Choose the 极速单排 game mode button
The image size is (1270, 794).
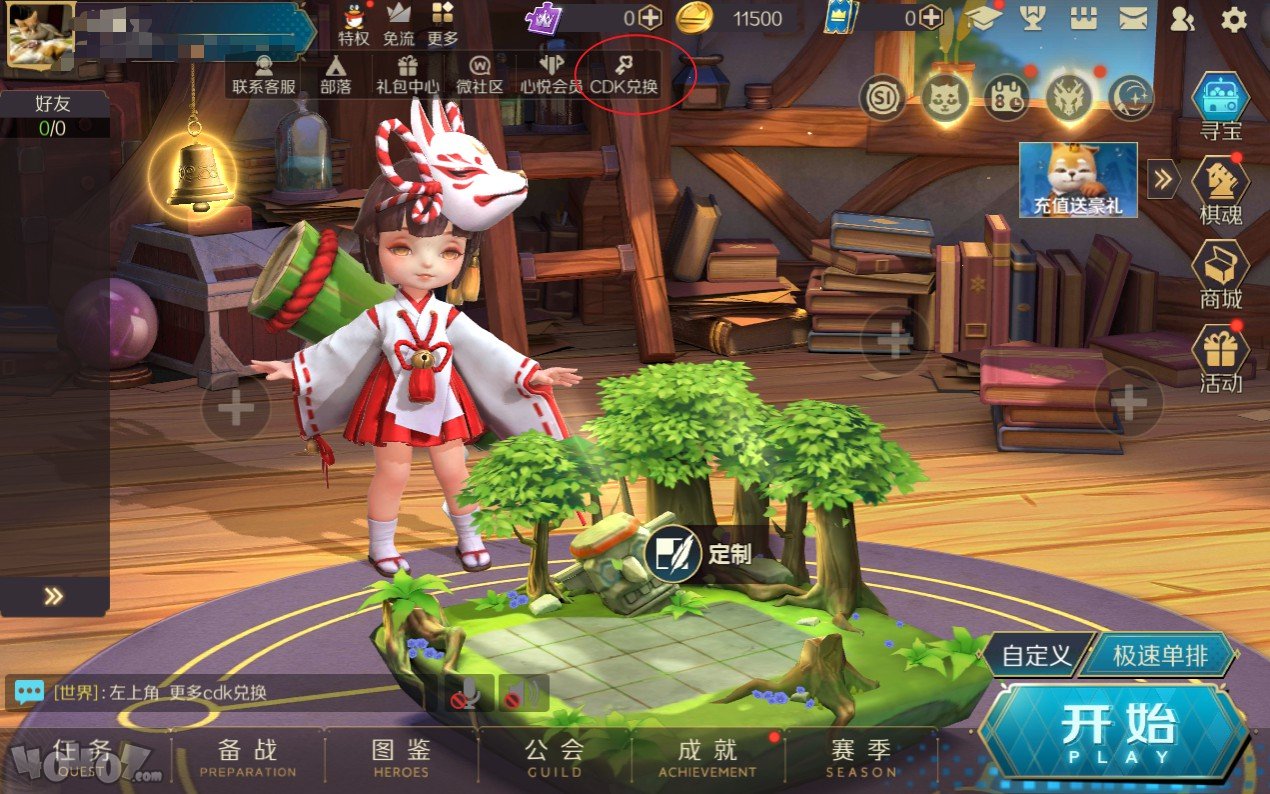pos(1160,657)
